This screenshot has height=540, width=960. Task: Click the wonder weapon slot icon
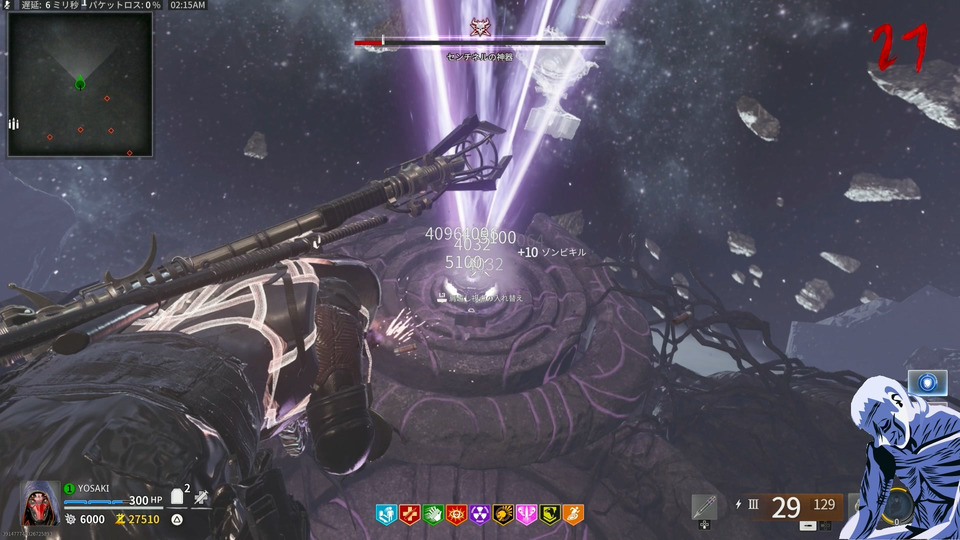coord(704,507)
